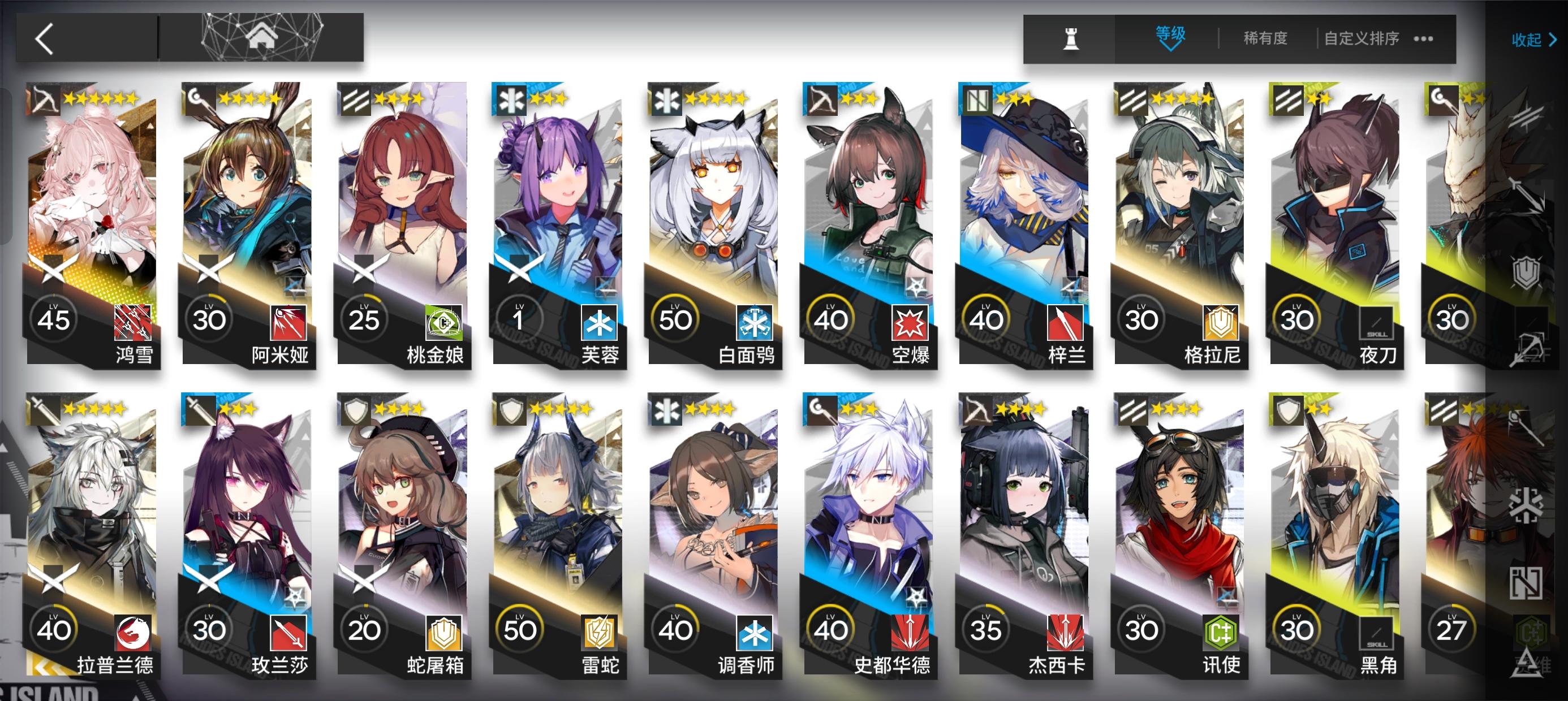Click the home network icon at the top
The height and width of the screenshot is (701, 1568).
[262, 37]
